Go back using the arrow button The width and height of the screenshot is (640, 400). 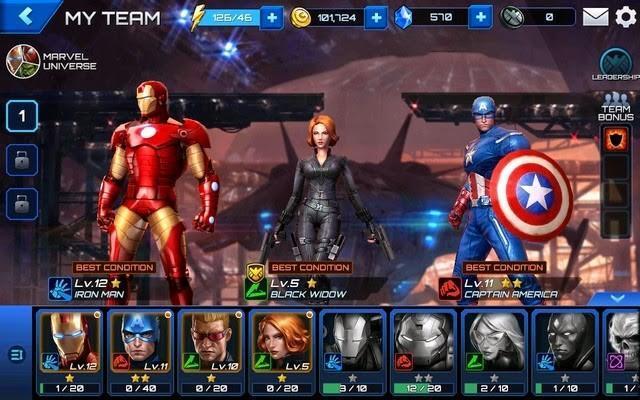click(26, 16)
